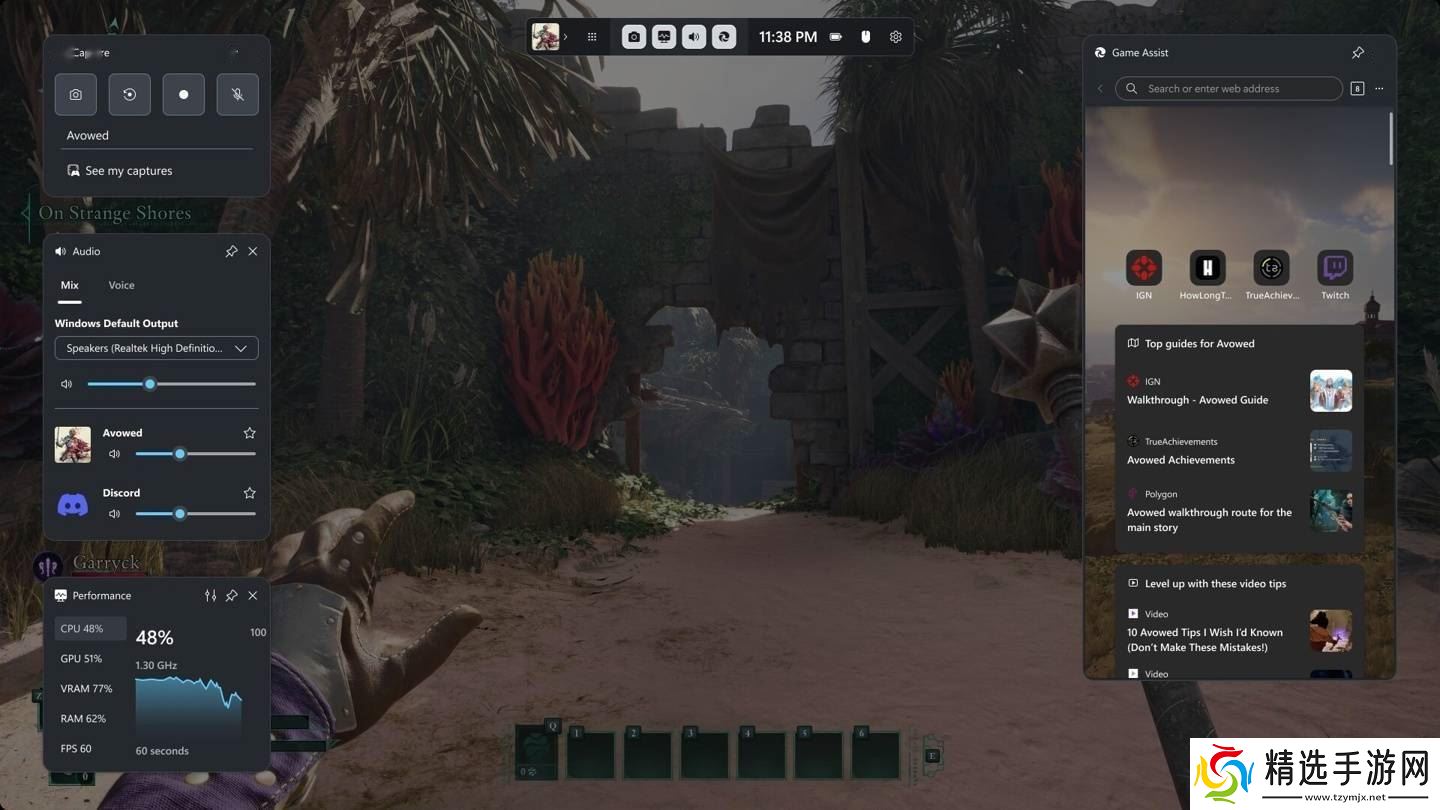Open the On Strange Shores quest tracker

pos(114,213)
